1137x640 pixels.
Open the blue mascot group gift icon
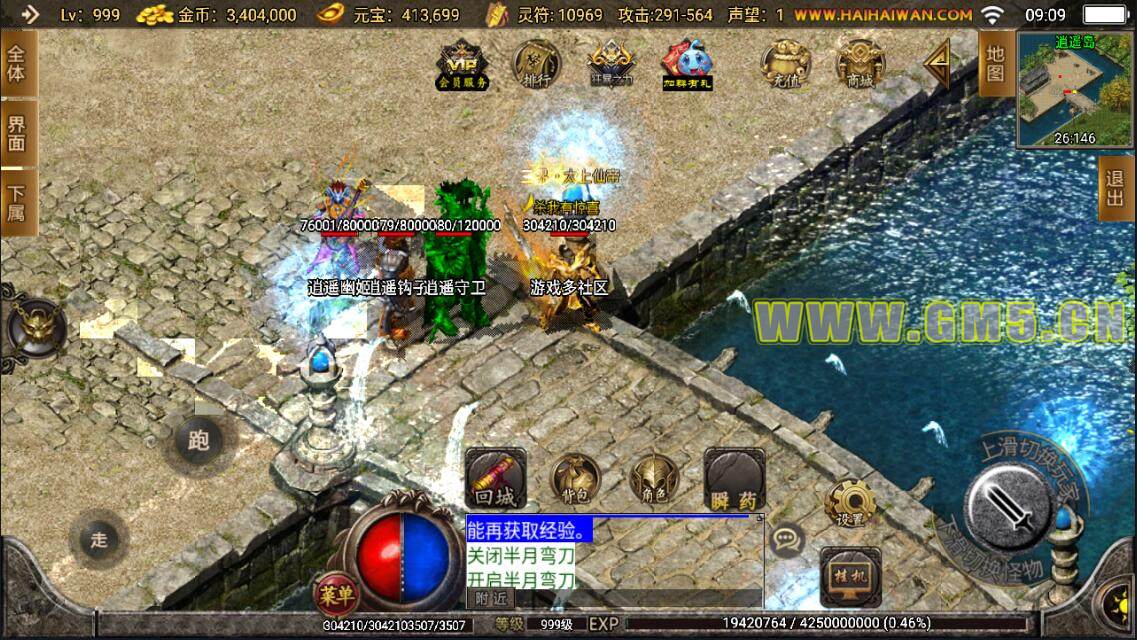coord(688,64)
